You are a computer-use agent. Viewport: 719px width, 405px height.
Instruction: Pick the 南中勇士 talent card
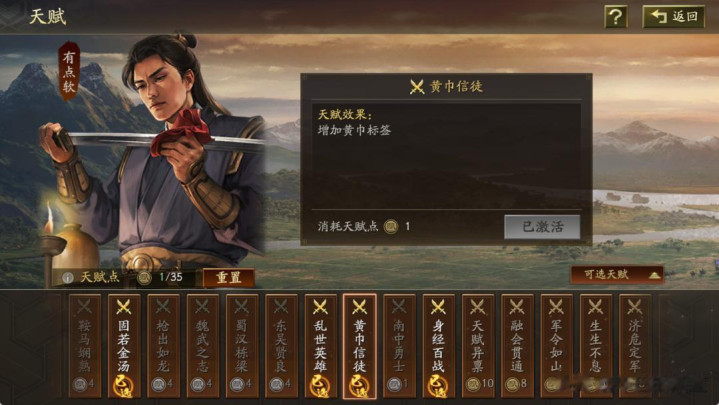[399, 345]
